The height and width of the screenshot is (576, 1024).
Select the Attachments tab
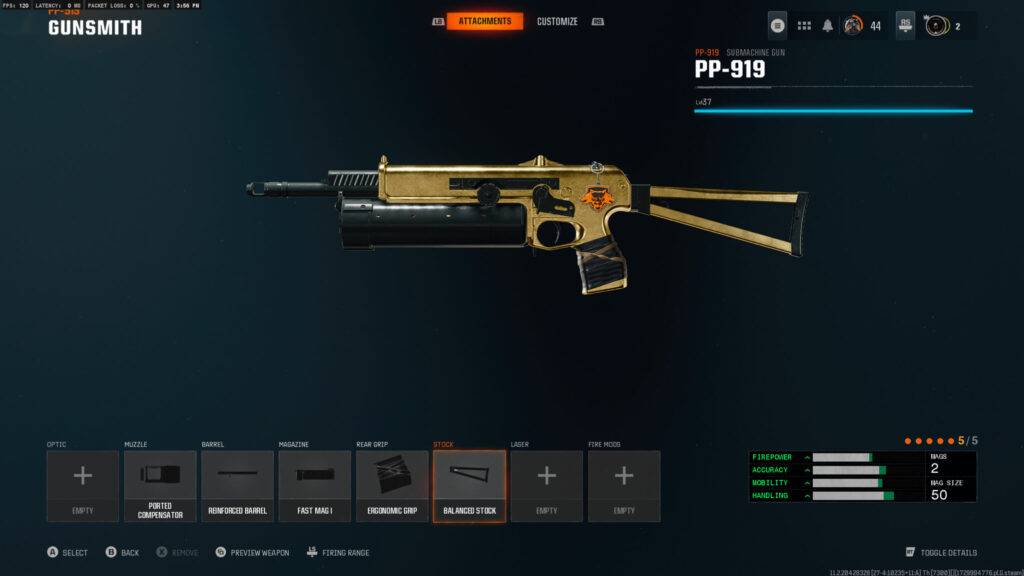click(484, 21)
